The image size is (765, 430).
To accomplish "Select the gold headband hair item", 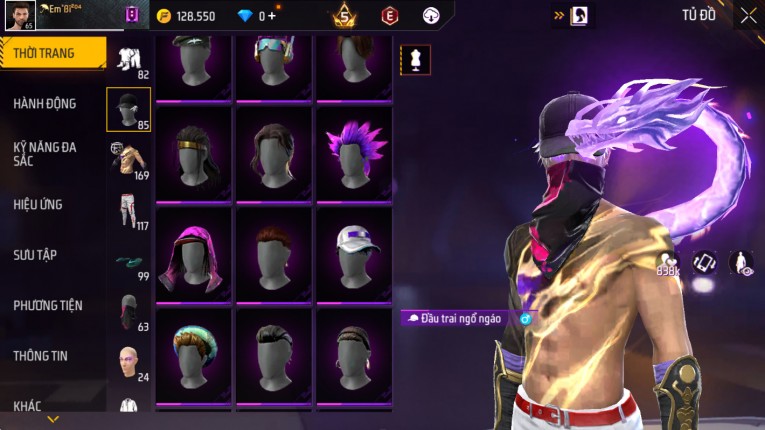I will (194, 152).
